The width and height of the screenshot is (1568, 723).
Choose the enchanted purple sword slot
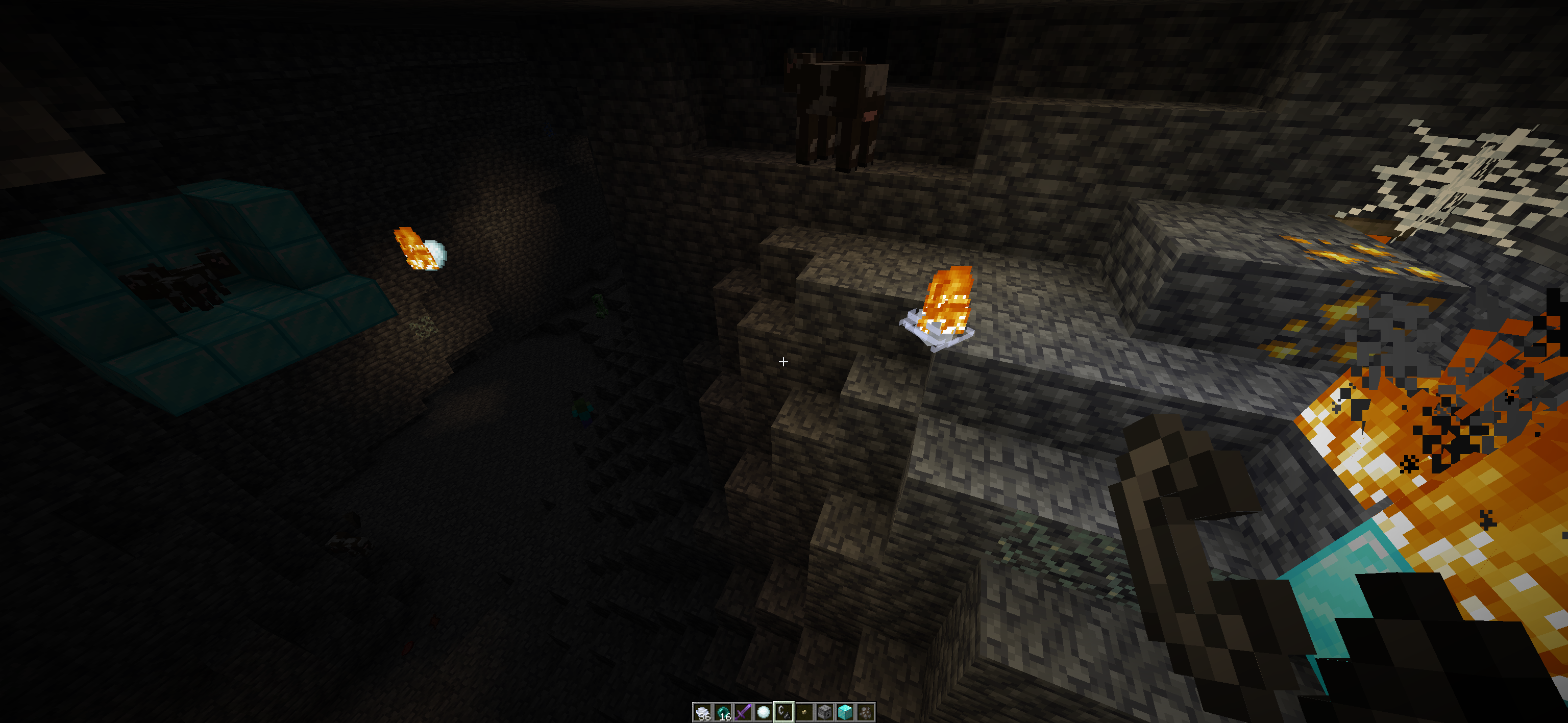point(743,711)
